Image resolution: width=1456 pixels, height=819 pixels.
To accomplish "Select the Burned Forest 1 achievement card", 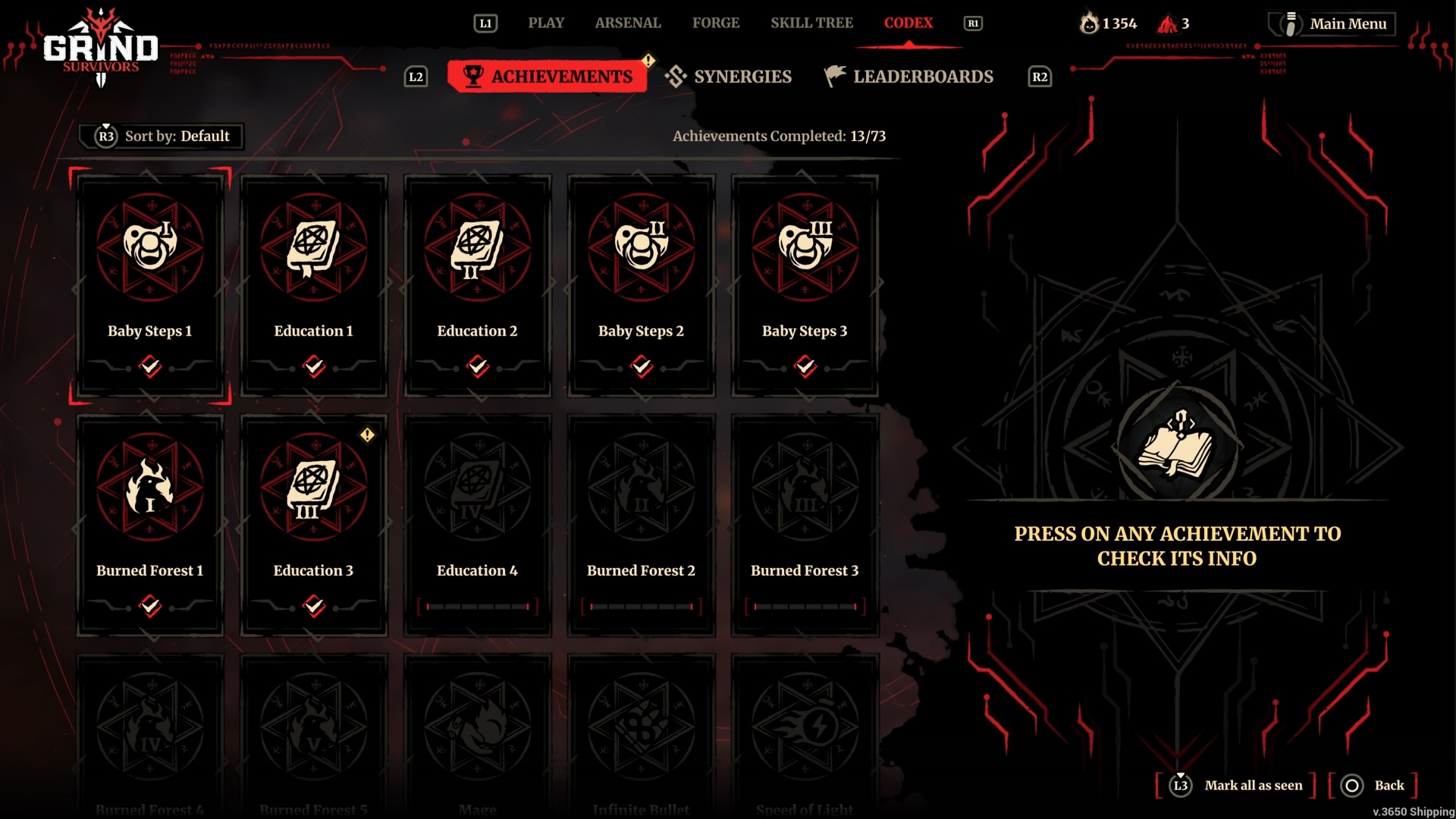I will (x=150, y=525).
